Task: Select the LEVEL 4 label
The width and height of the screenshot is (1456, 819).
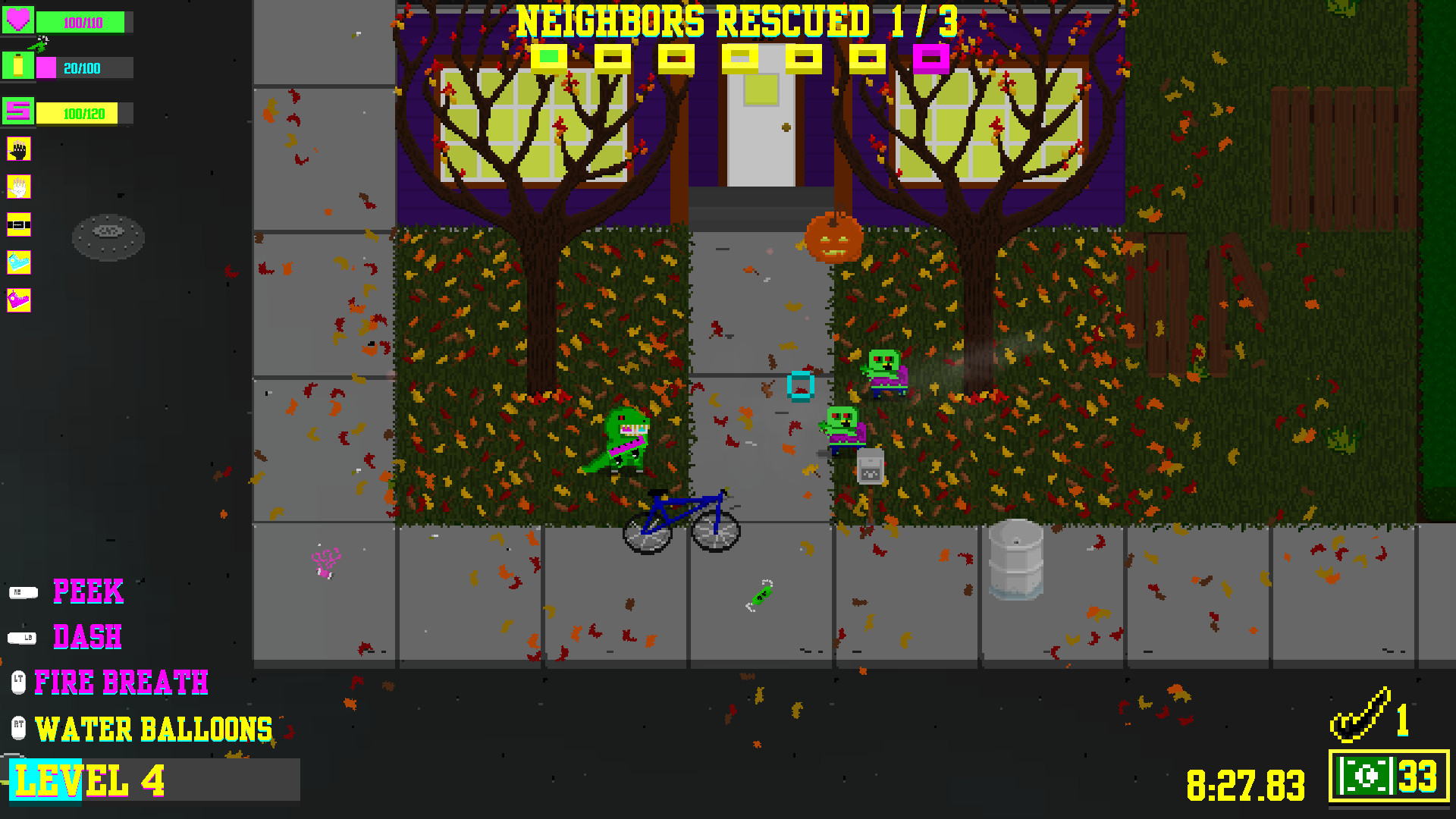Action: [89, 781]
